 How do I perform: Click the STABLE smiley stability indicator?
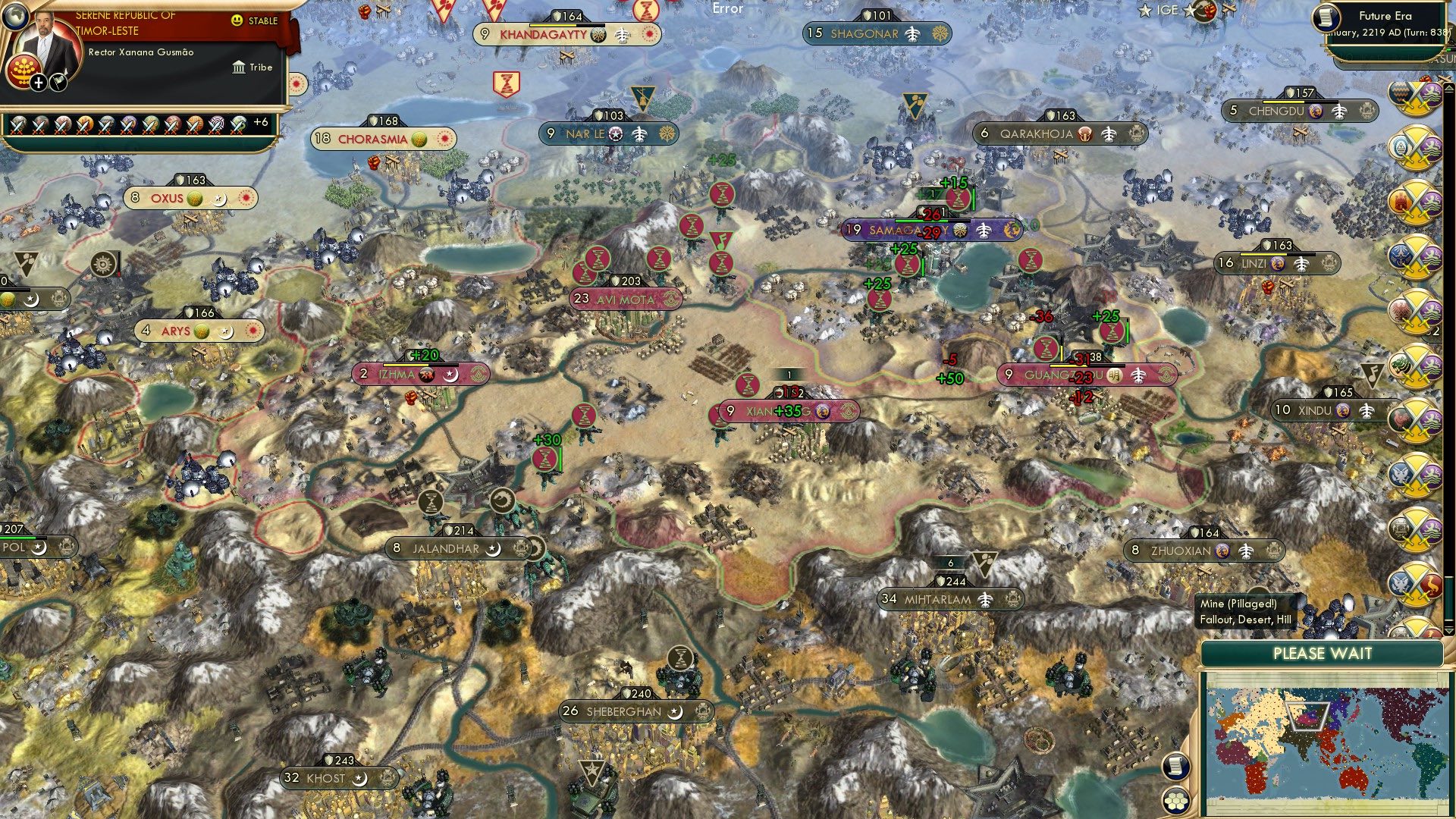pyautogui.click(x=237, y=20)
